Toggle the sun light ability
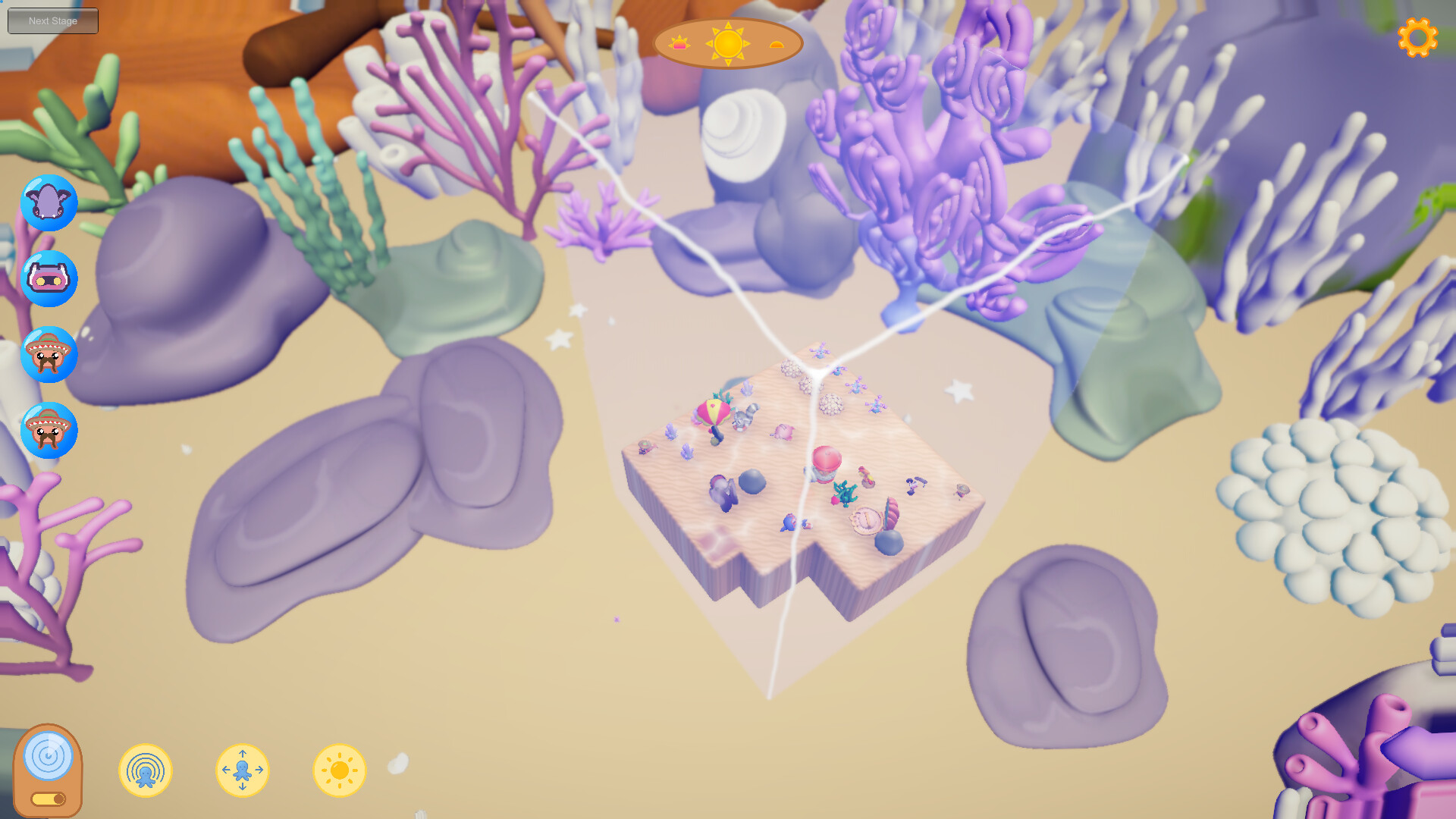This screenshot has width=1456, height=819. 340,770
